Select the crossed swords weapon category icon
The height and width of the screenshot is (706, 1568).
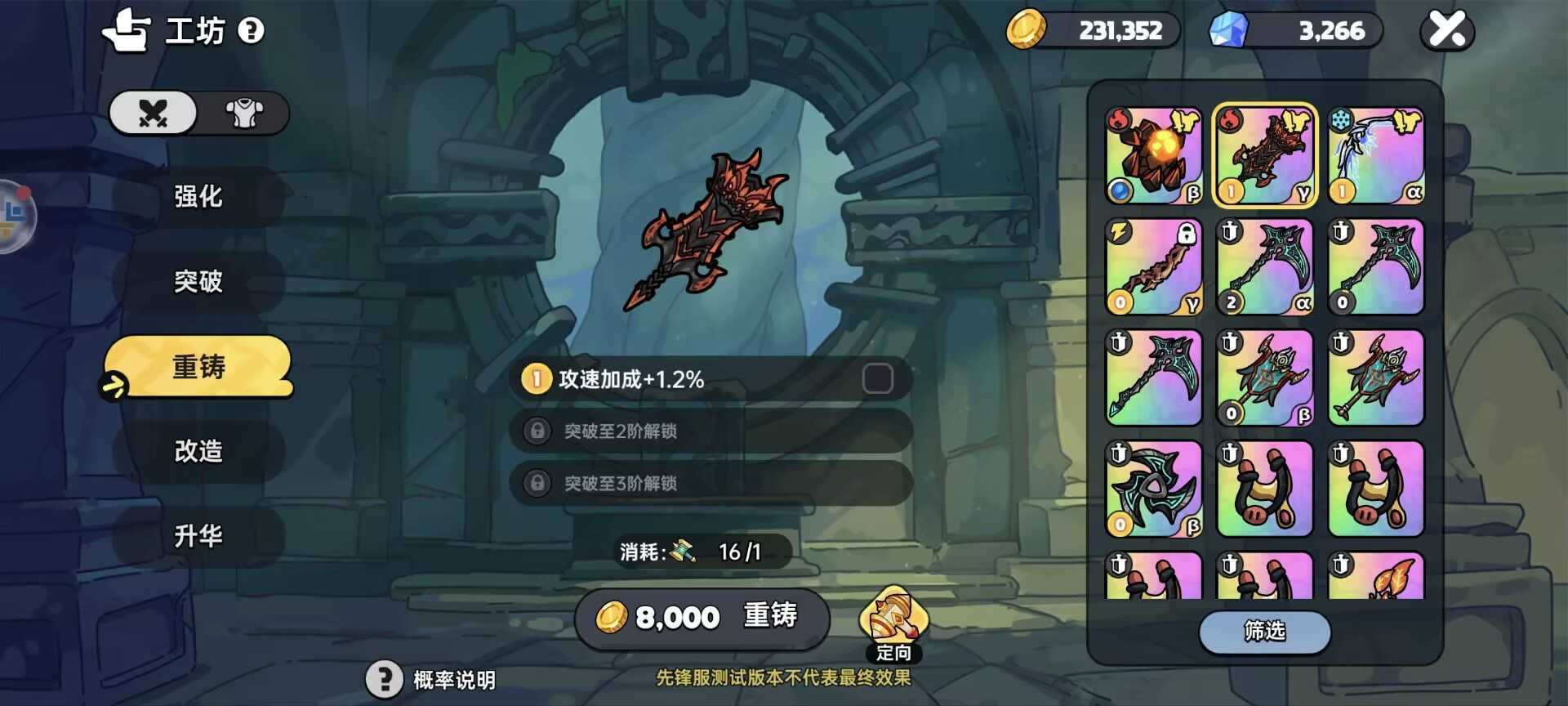coord(151,114)
